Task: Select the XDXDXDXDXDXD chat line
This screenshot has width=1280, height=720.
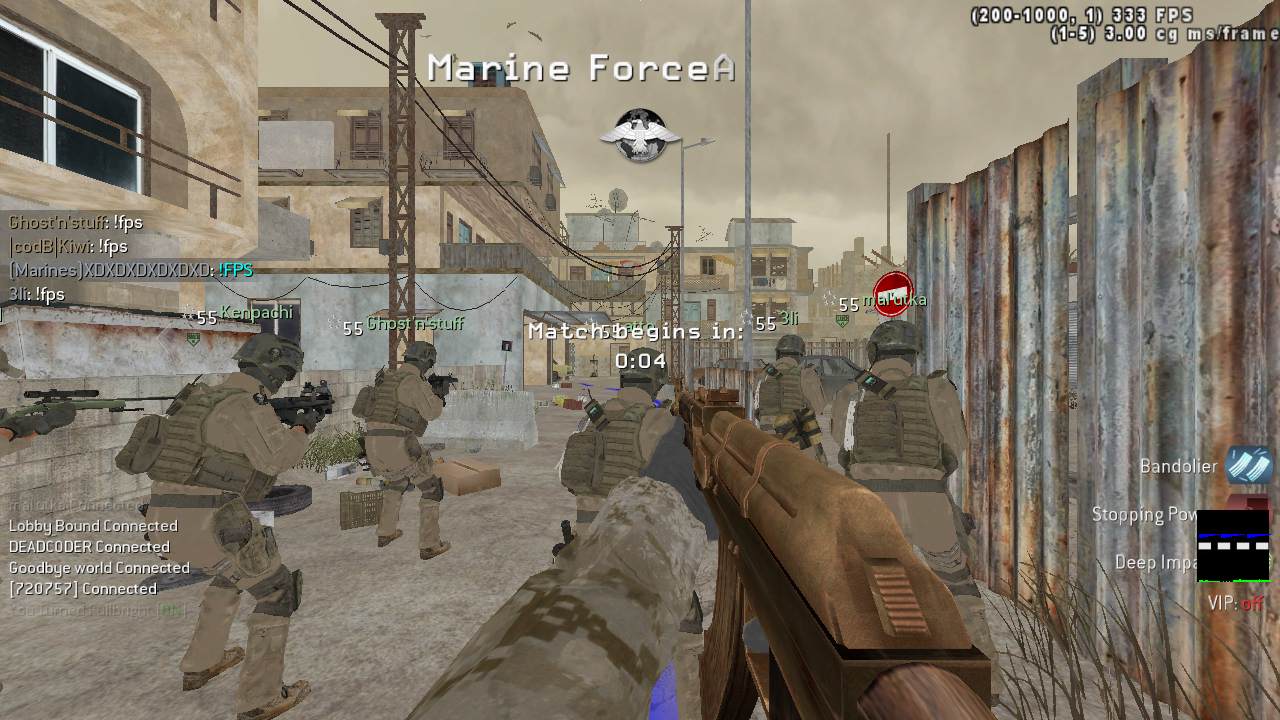Action: pos(131,270)
